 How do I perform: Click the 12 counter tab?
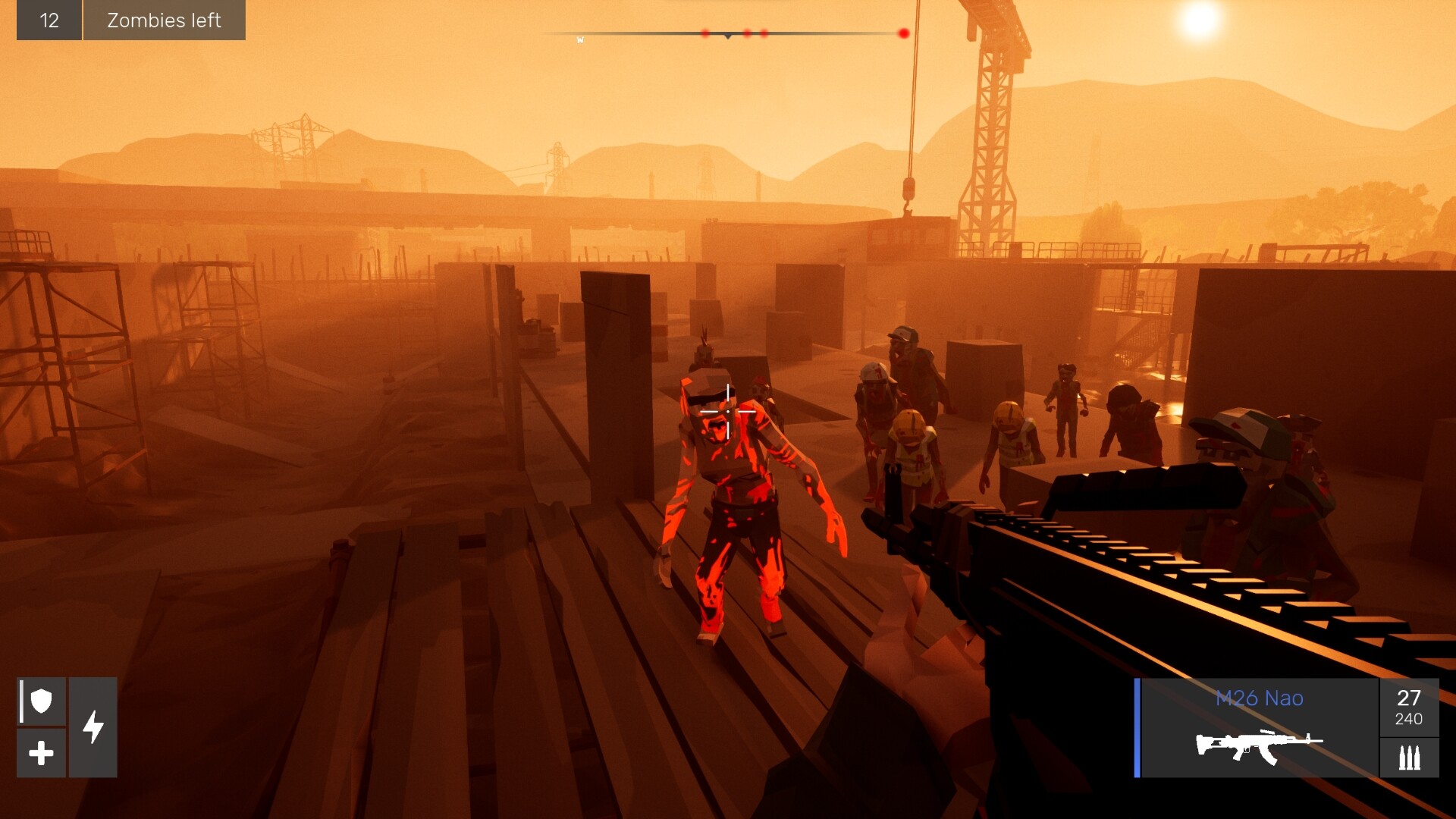49,20
